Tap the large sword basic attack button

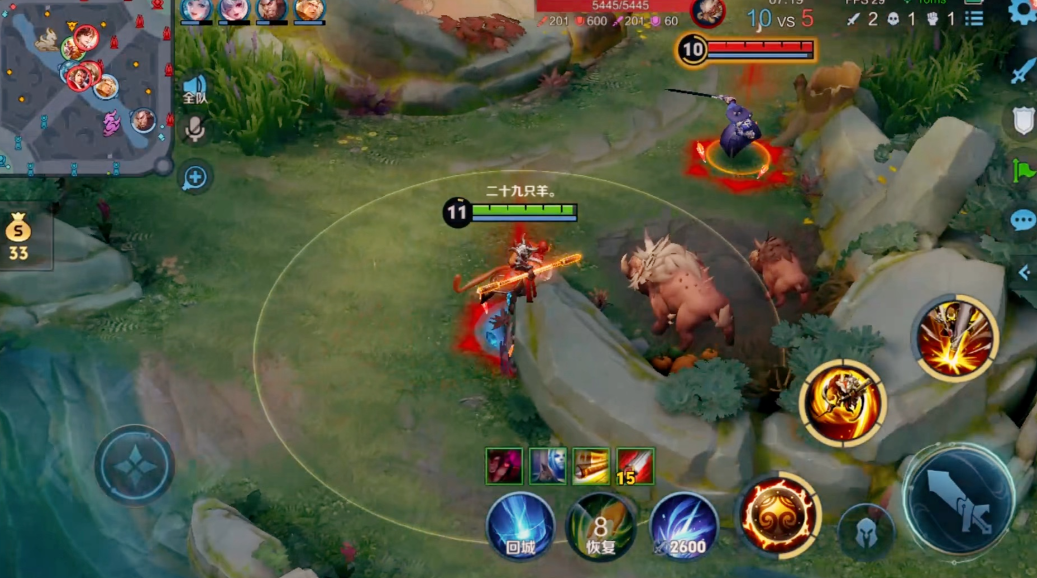coord(958,499)
